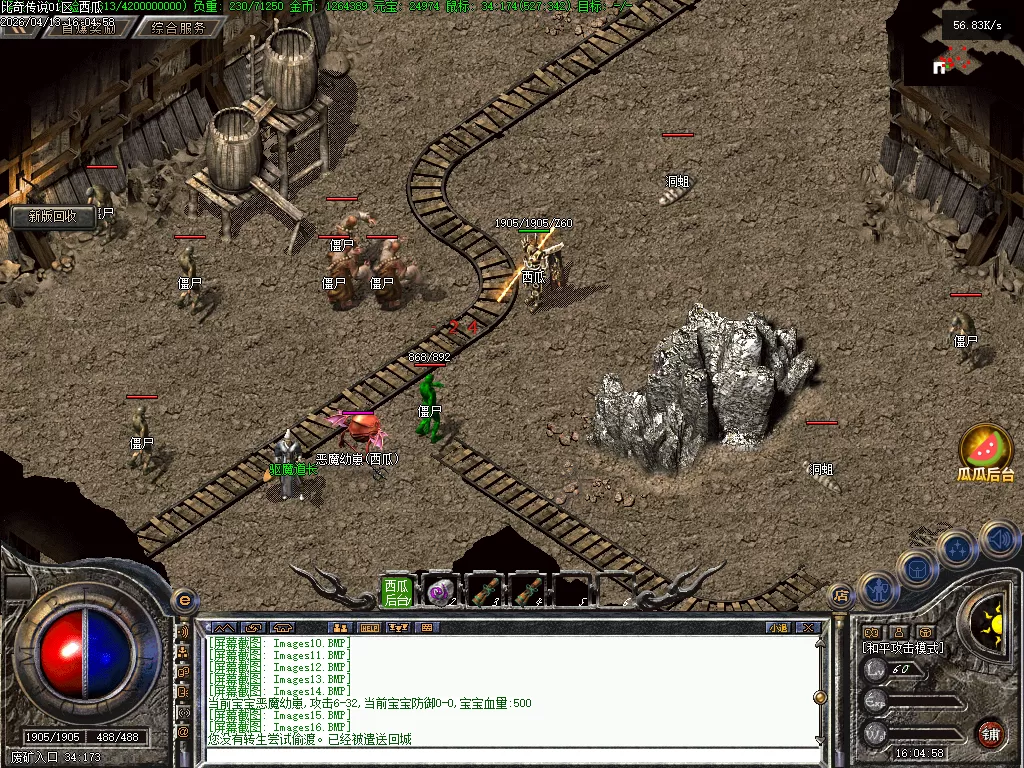Toggle the 和平攻击模式 attack mode label
This screenshot has height=768, width=1024.
point(903,648)
